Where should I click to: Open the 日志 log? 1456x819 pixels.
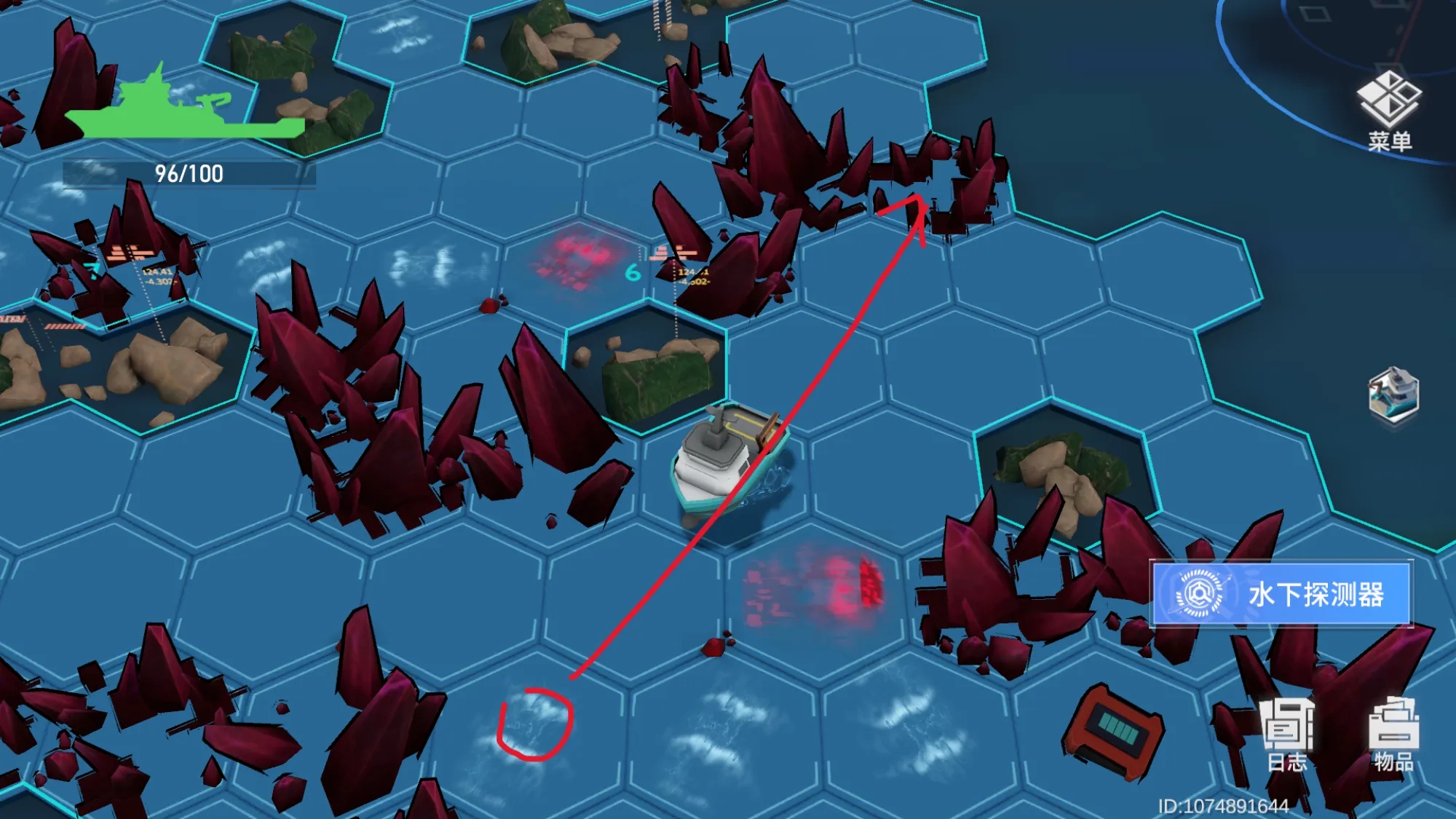(1287, 734)
